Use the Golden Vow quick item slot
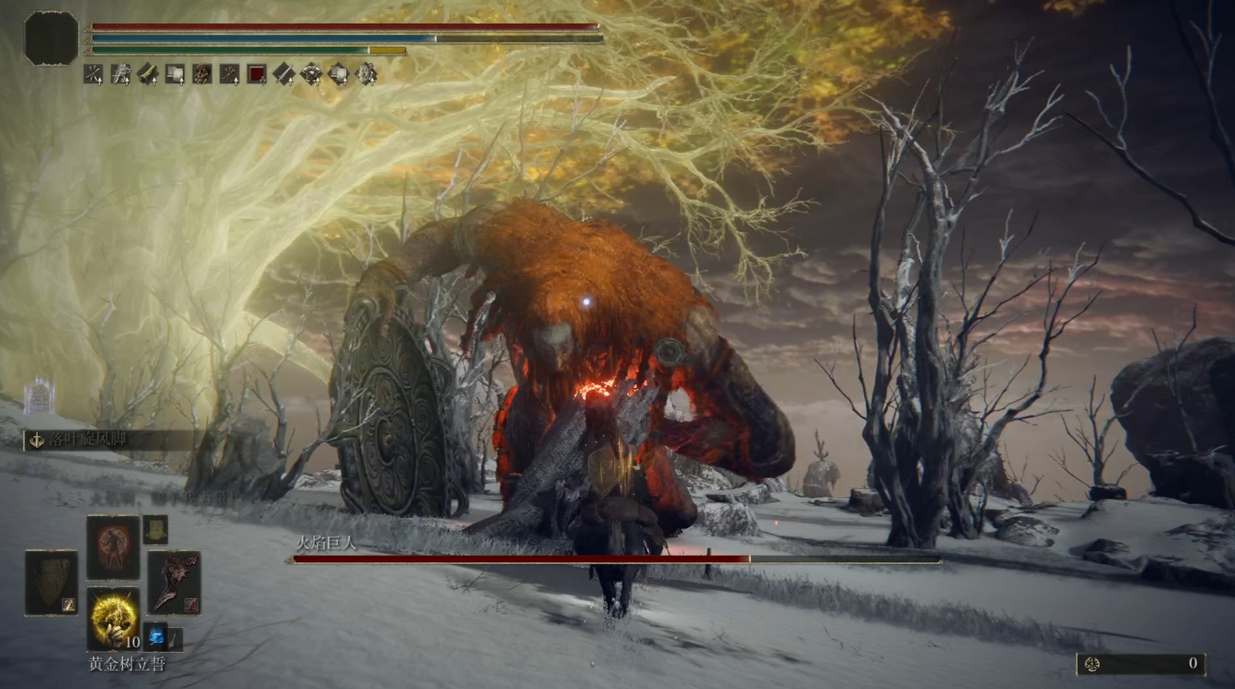Screen dimensions: 1235x689 tap(112, 618)
